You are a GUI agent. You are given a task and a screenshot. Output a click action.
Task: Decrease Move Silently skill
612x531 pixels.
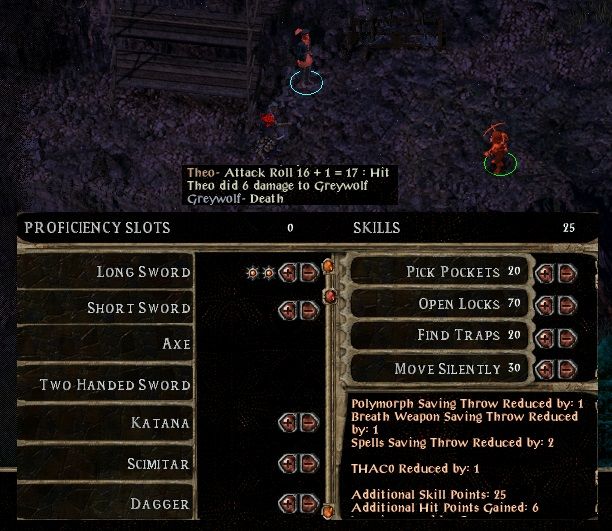click(x=566, y=369)
